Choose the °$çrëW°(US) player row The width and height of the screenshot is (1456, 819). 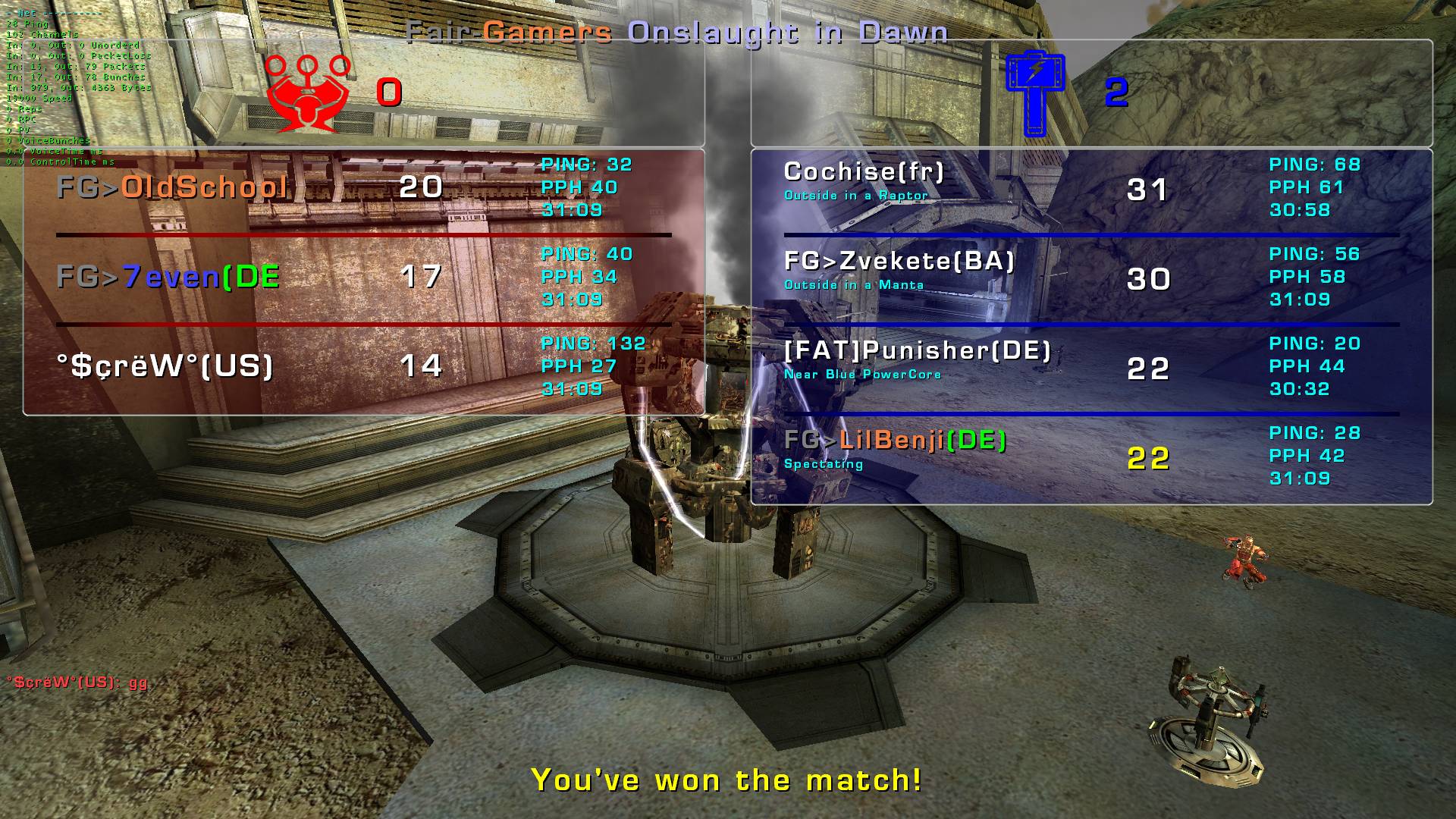165,366
